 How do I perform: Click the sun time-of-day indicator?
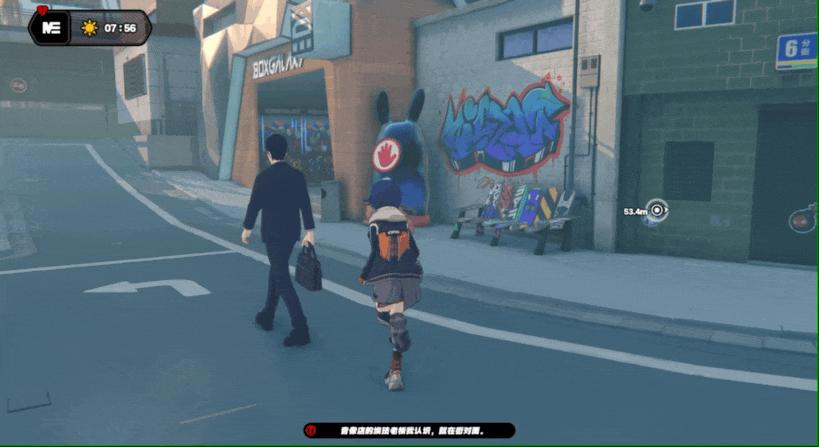click(x=89, y=28)
